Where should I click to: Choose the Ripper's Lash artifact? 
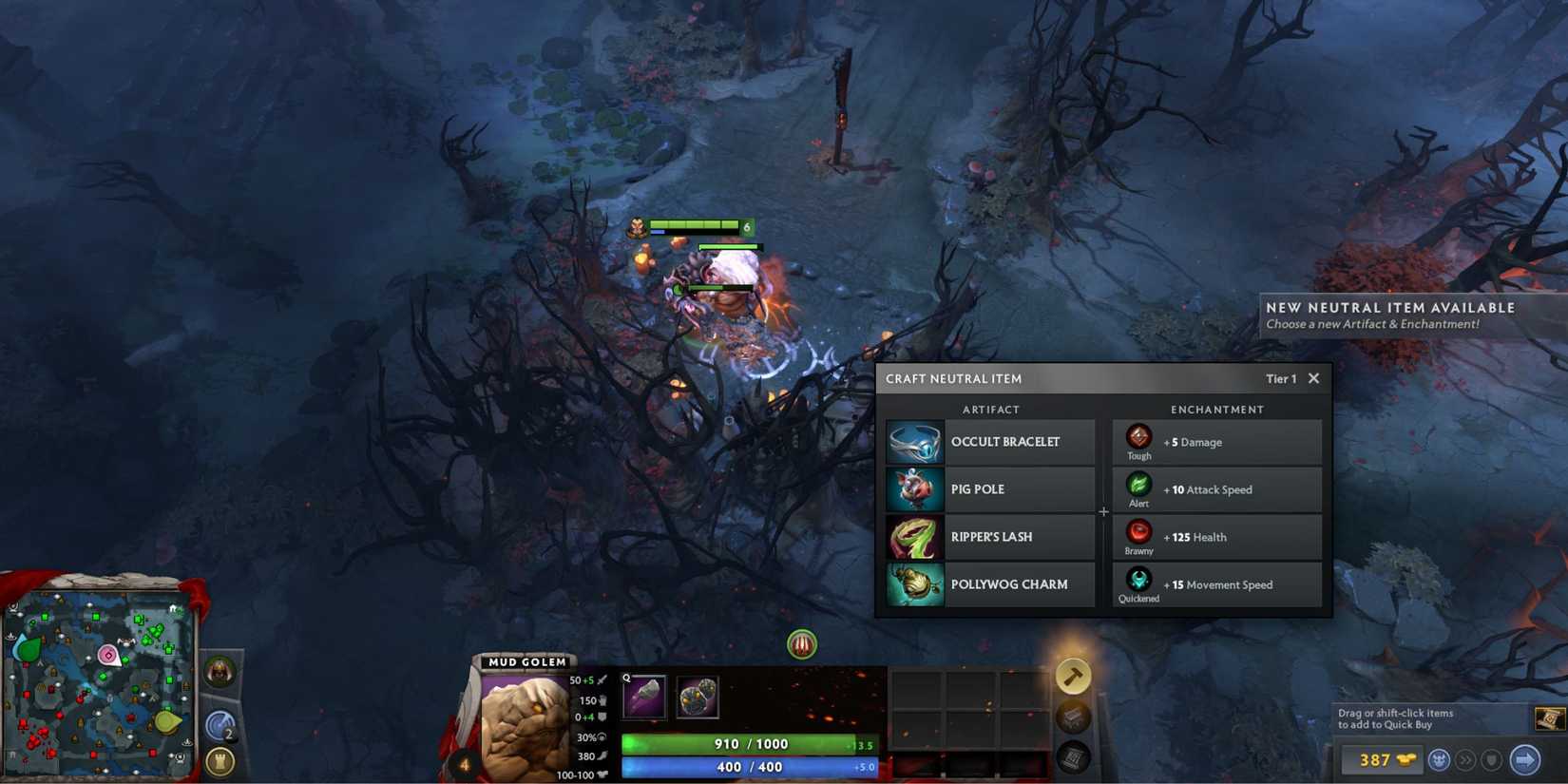tap(915, 536)
